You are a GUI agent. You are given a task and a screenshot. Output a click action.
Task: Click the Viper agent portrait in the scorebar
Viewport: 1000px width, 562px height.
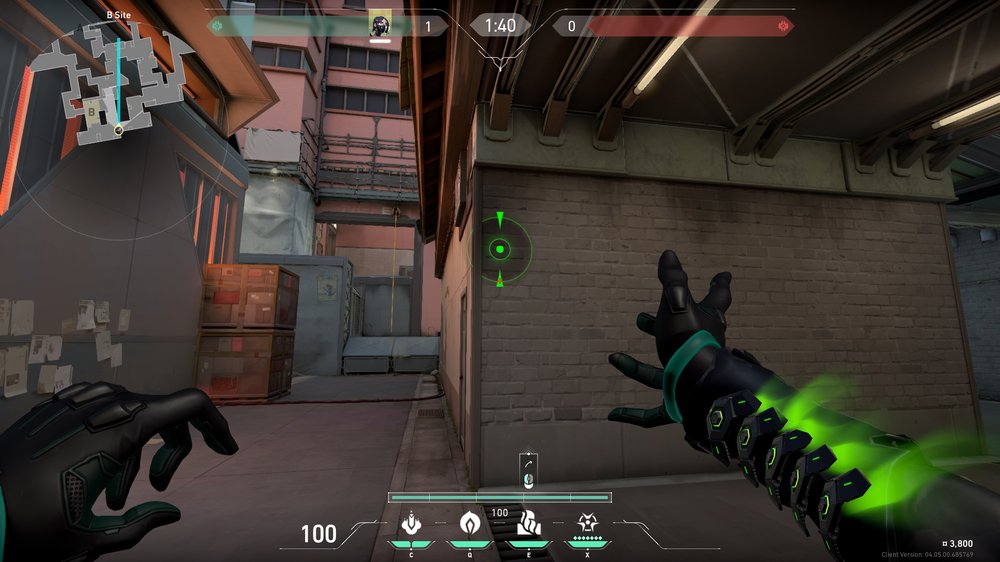point(380,25)
